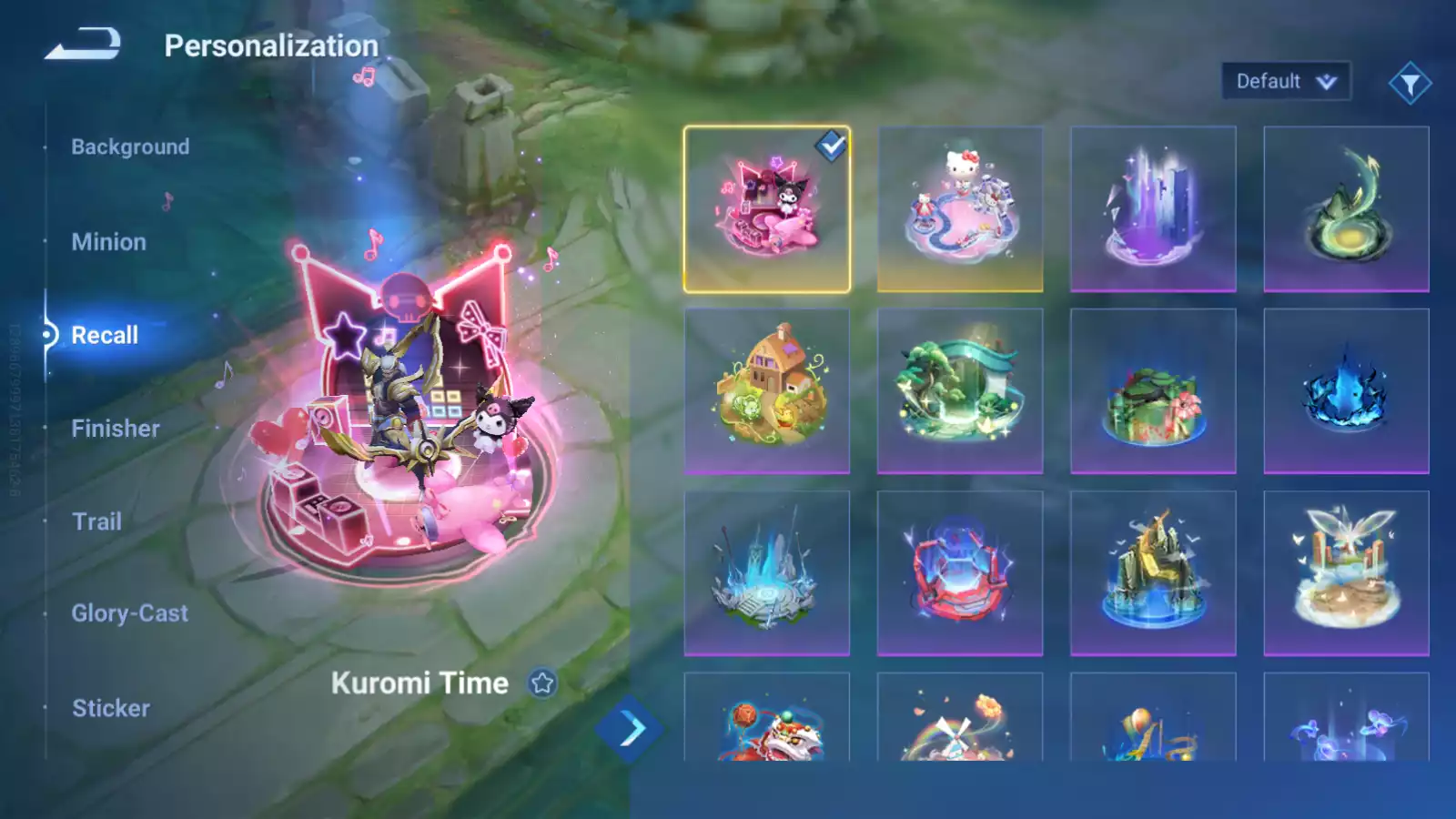Open the Minion category
1456x819 pixels.
(108, 242)
